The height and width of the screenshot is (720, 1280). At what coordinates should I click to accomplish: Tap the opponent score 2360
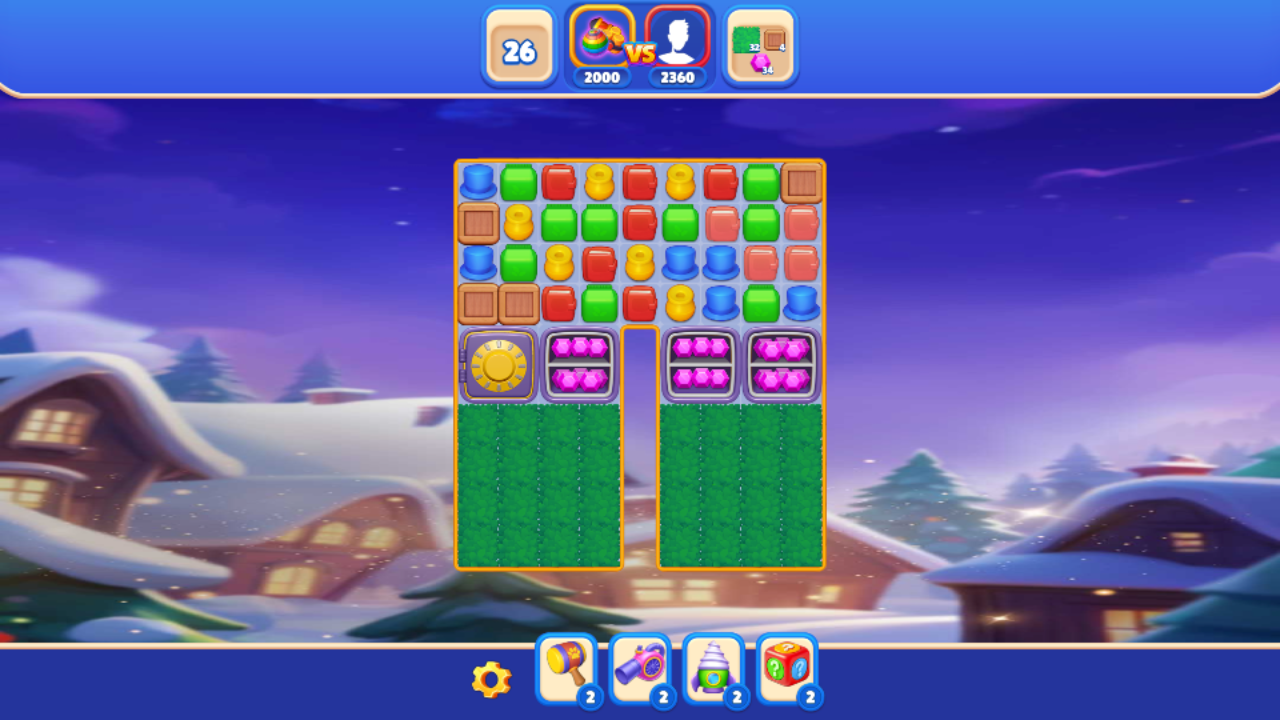(x=678, y=75)
